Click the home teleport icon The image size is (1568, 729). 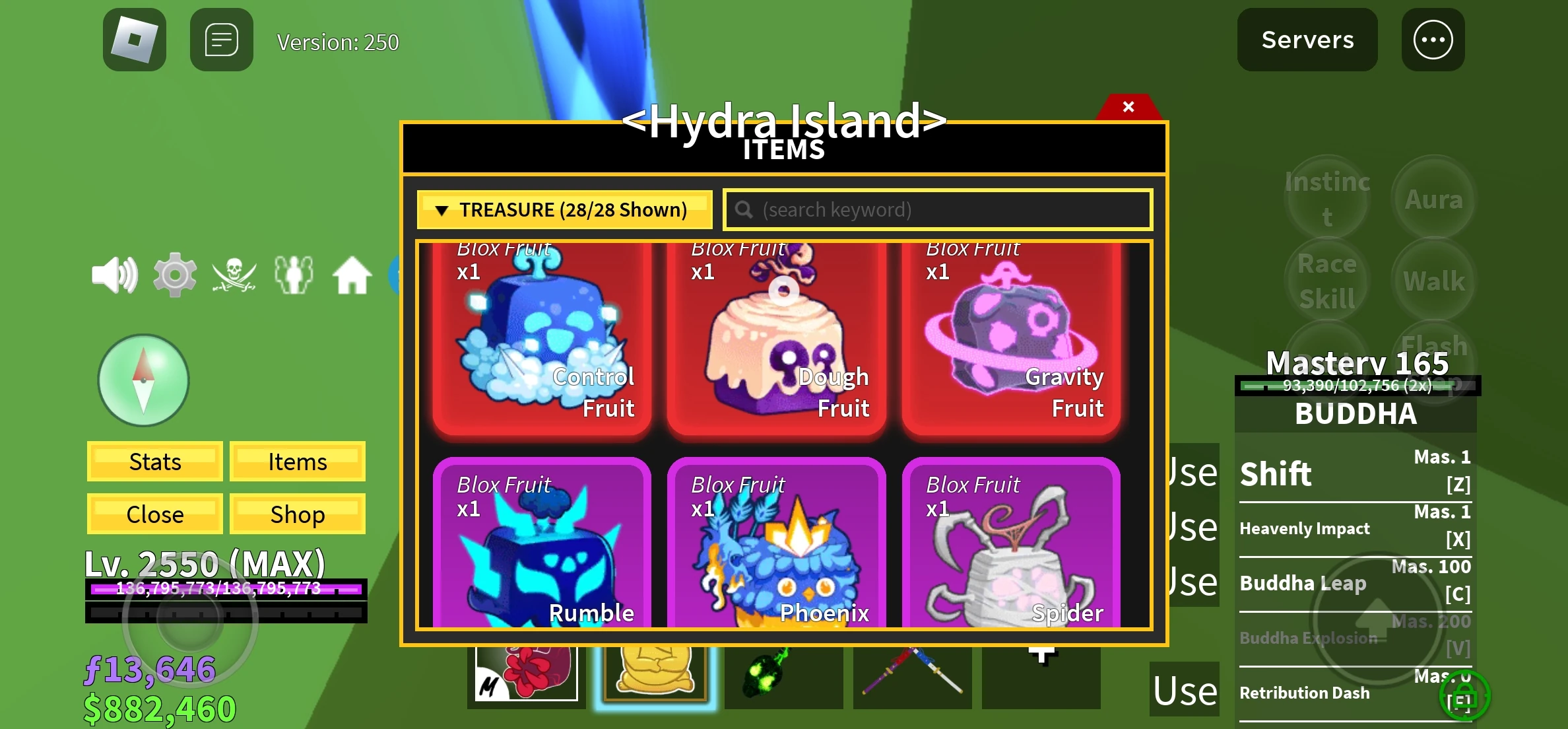353,274
